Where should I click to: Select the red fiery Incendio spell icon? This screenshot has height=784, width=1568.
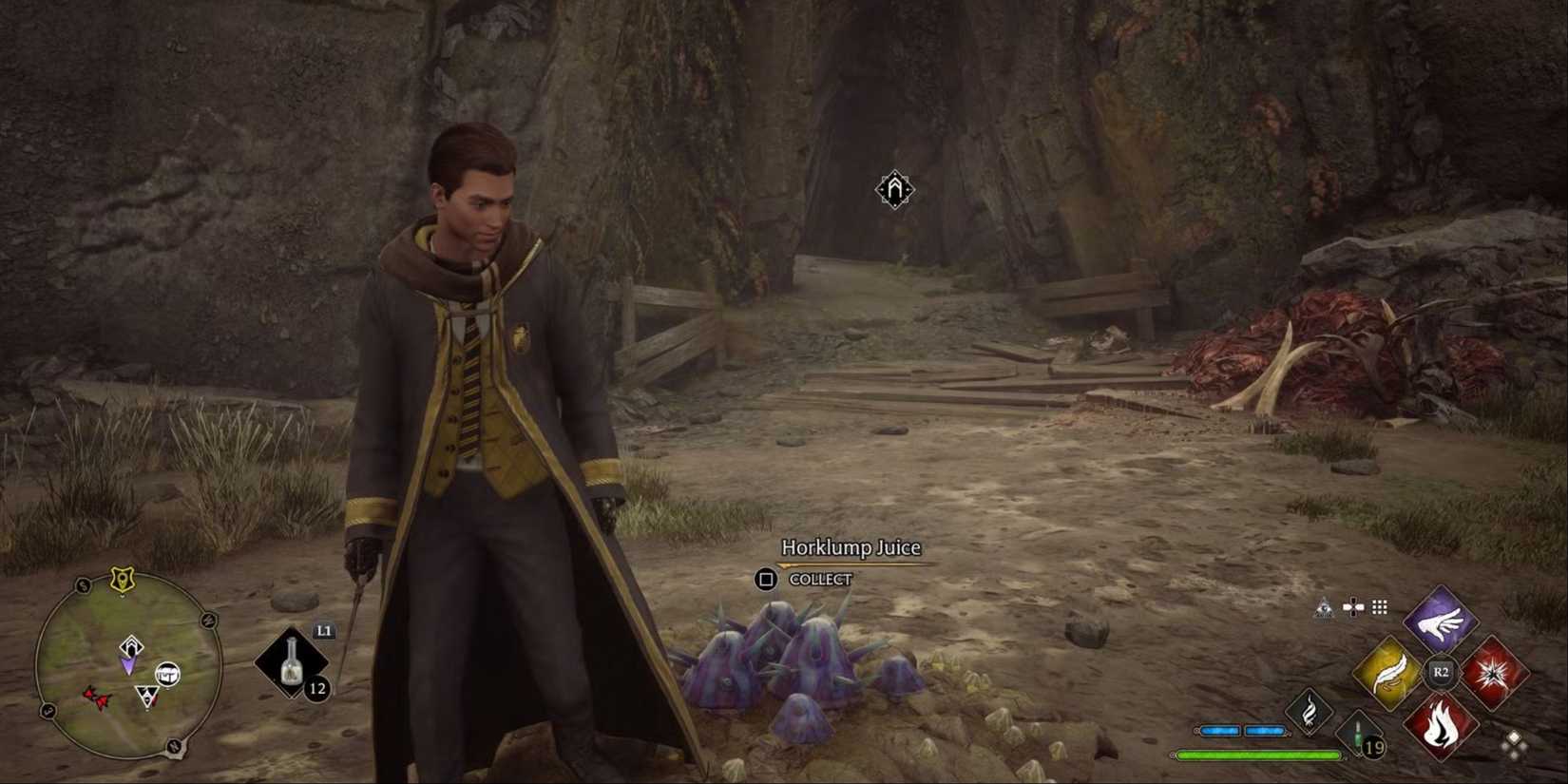click(1441, 724)
